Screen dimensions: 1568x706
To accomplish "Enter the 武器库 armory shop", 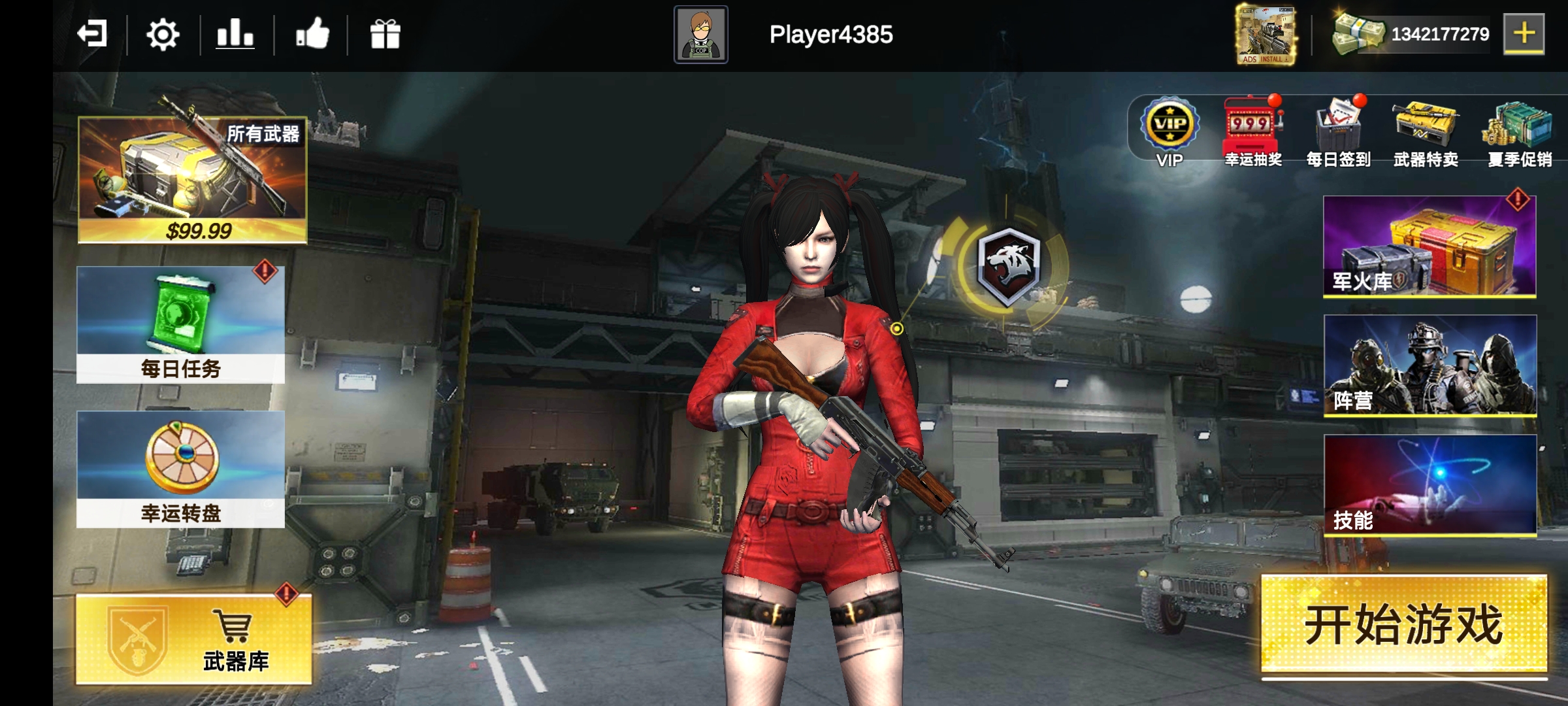I will pos(194,639).
